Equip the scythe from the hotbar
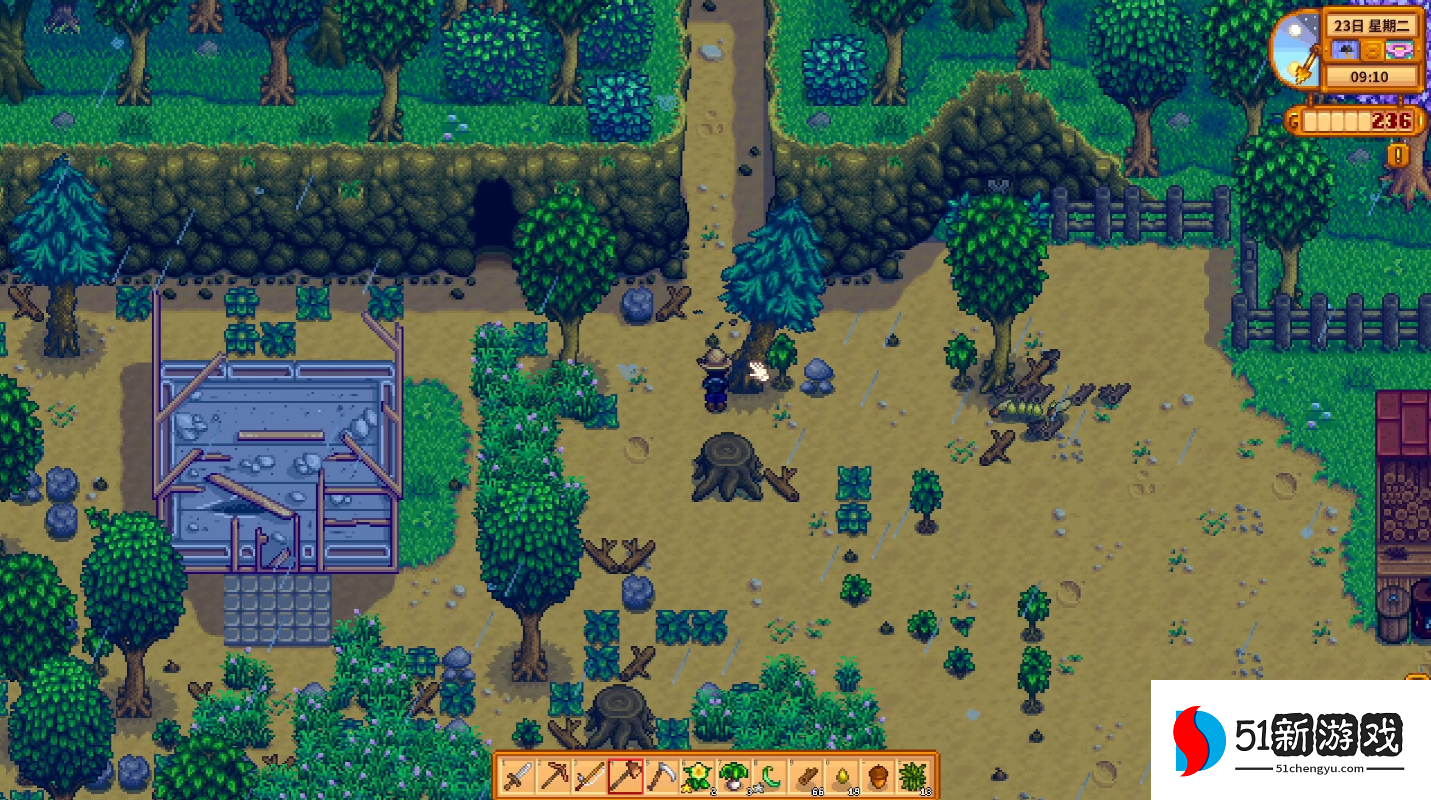Viewport: 1431px width, 800px height. 662,776
